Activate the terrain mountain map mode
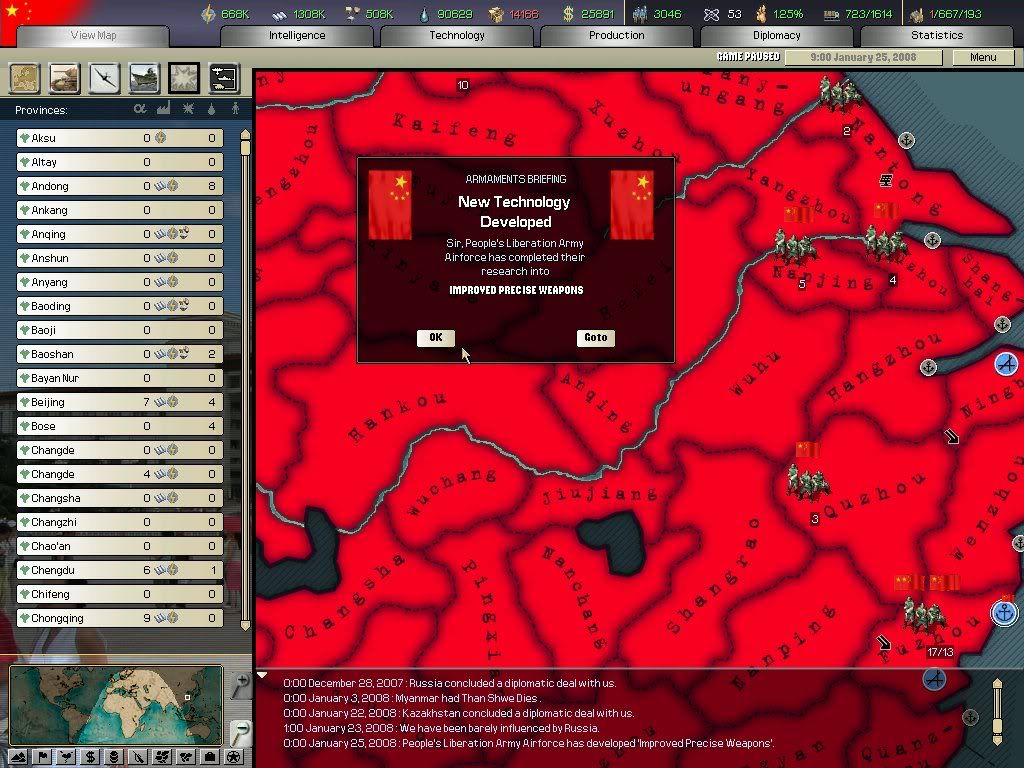 (x=18, y=757)
